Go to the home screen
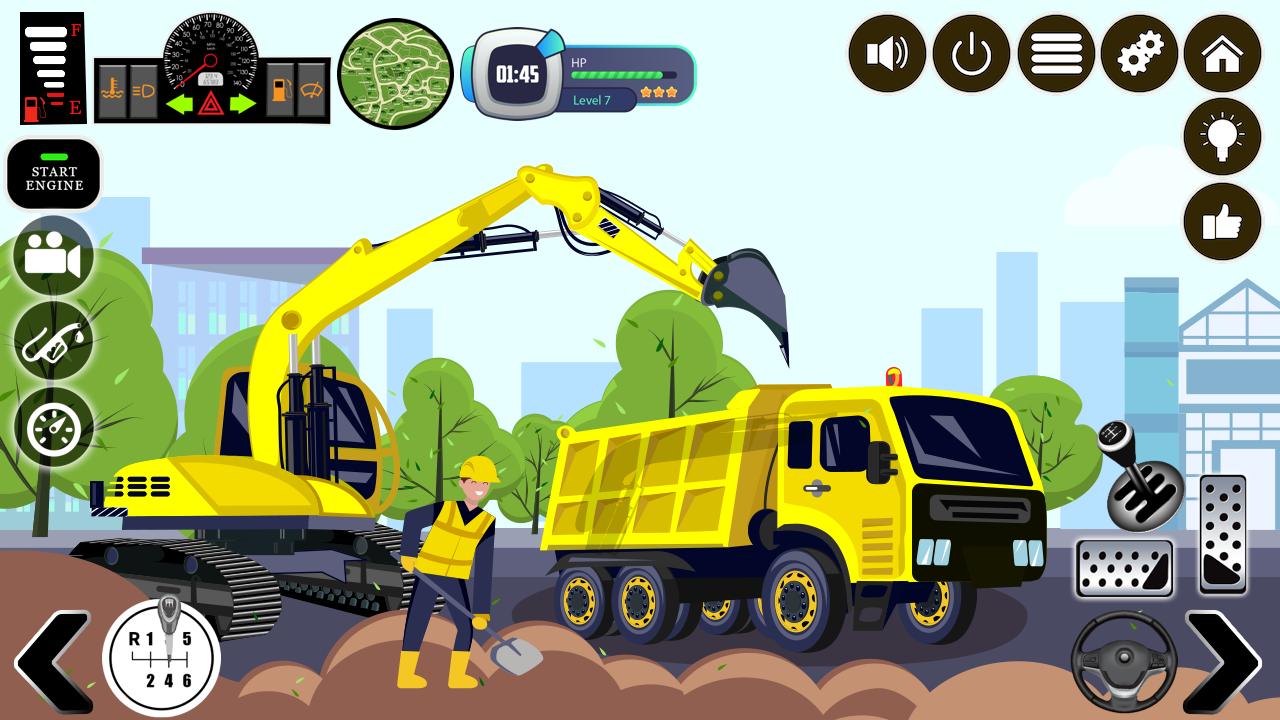 click(x=1222, y=54)
